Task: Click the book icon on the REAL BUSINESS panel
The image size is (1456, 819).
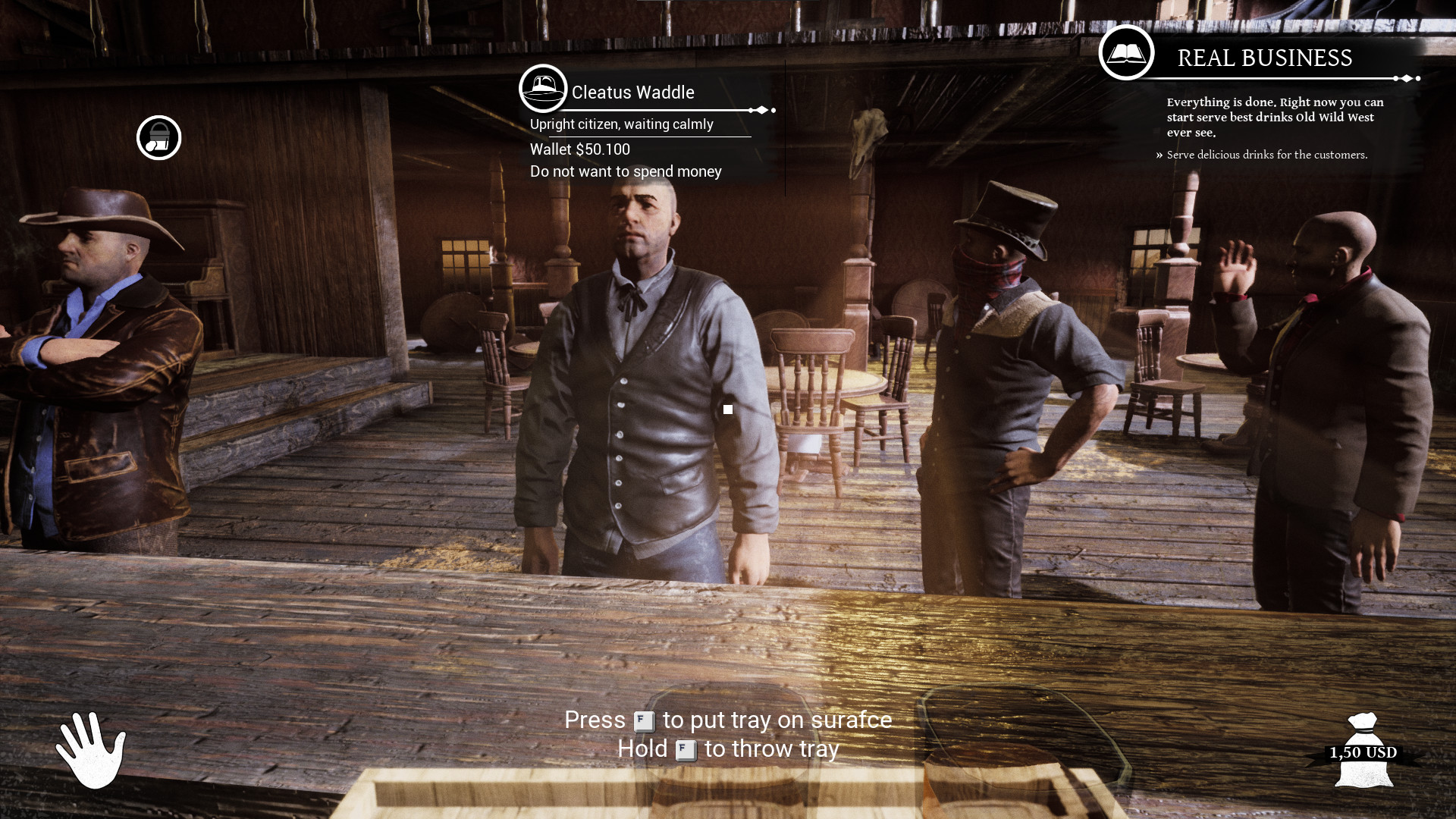Action: (x=1126, y=55)
